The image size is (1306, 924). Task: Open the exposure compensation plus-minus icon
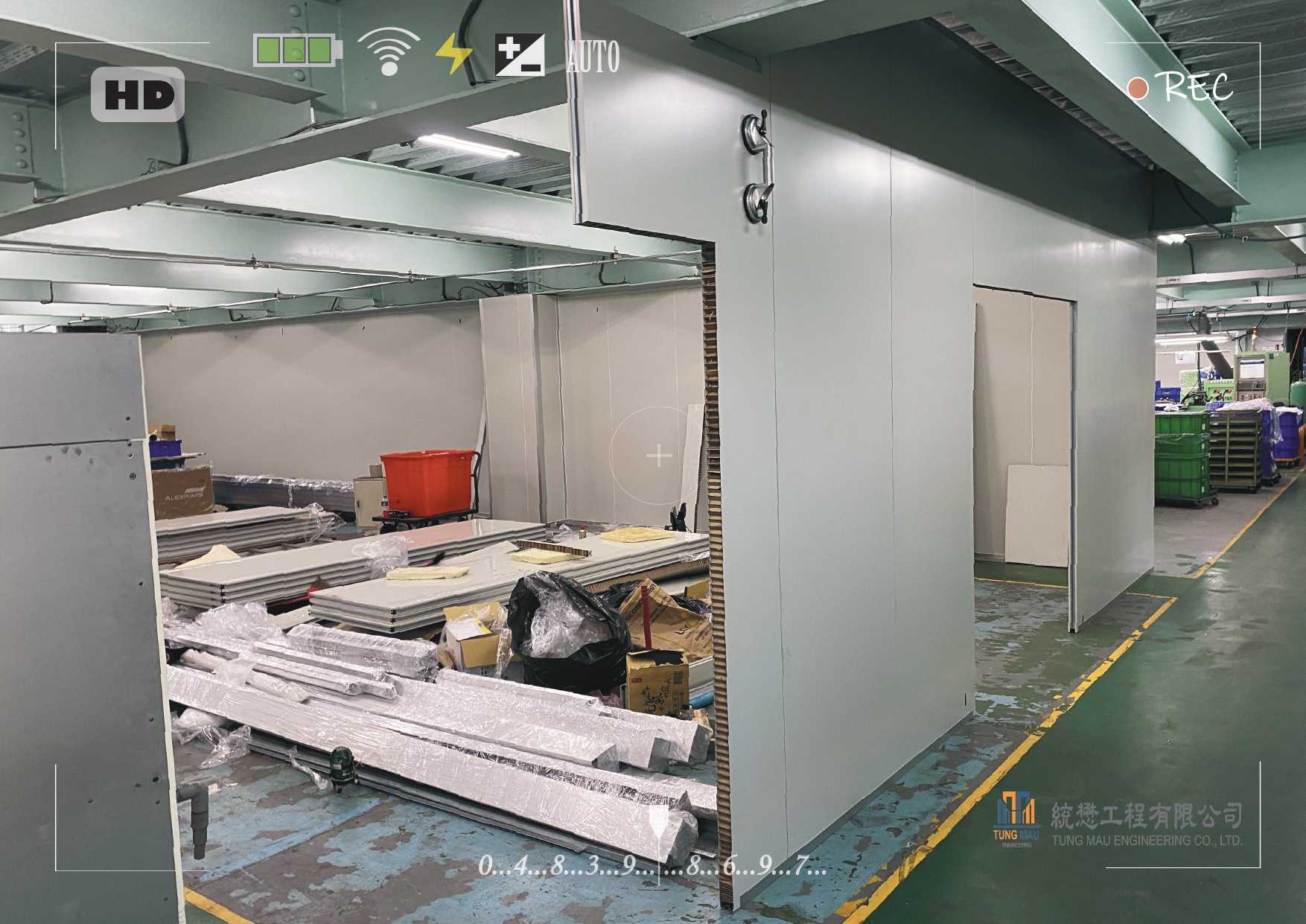(x=520, y=55)
